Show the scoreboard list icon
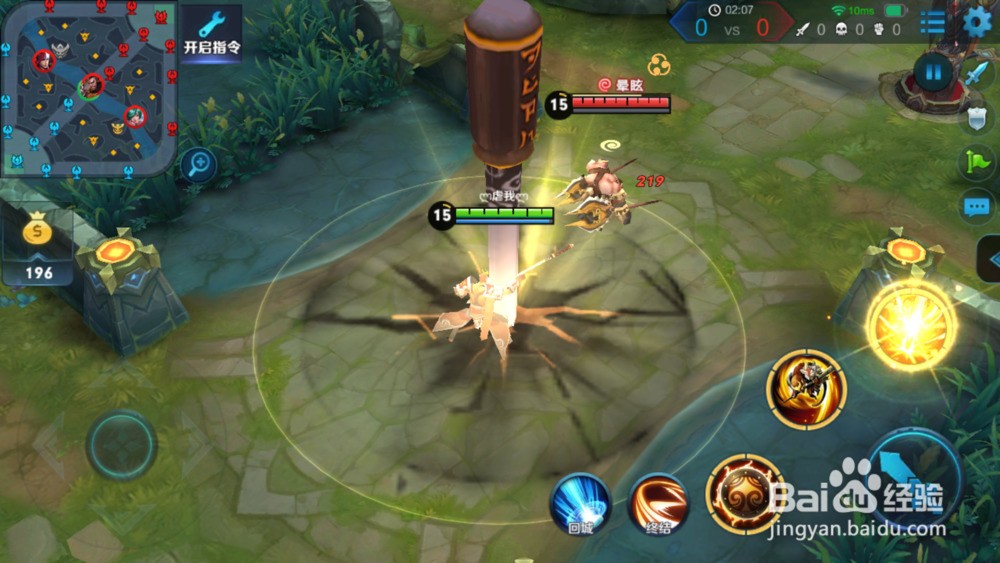The height and width of the screenshot is (563, 1000). click(933, 21)
